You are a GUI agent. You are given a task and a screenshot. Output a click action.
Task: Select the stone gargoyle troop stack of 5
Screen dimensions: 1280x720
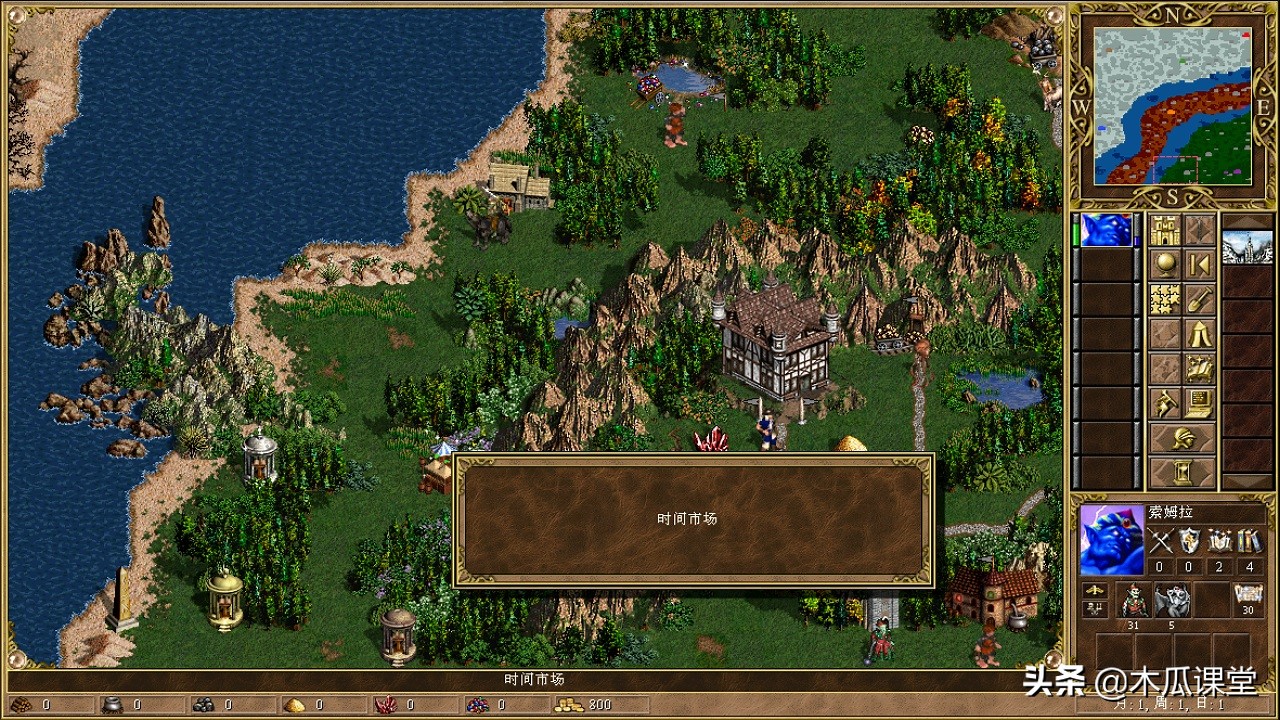1172,600
